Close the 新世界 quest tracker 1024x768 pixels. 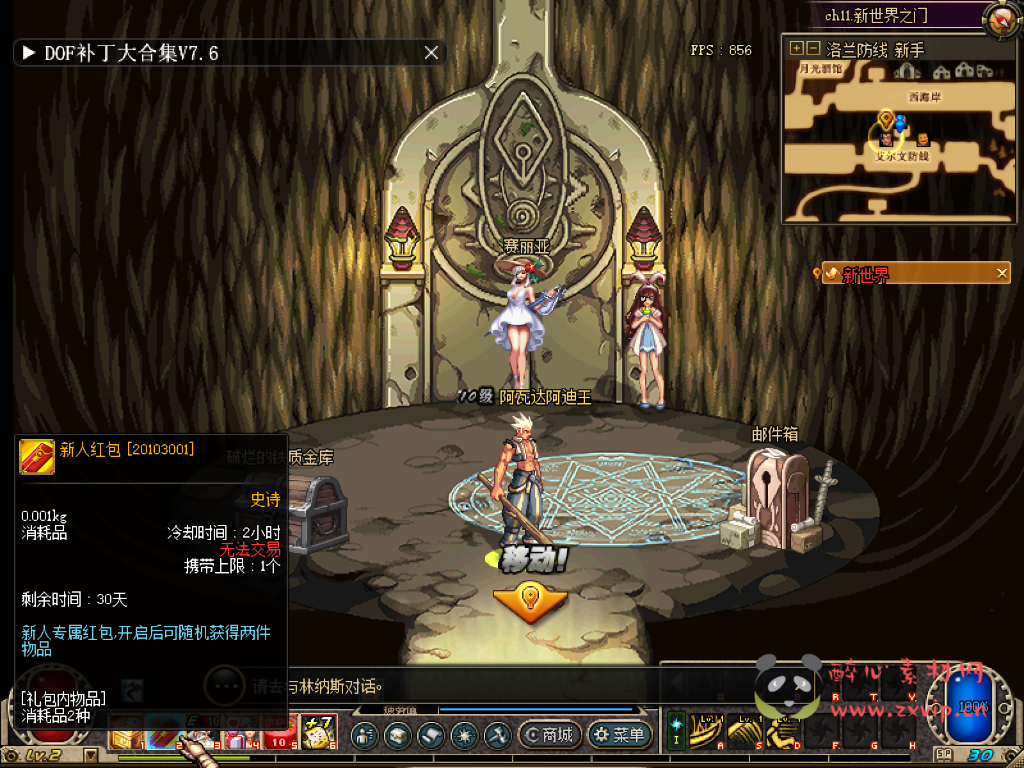point(1002,273)
